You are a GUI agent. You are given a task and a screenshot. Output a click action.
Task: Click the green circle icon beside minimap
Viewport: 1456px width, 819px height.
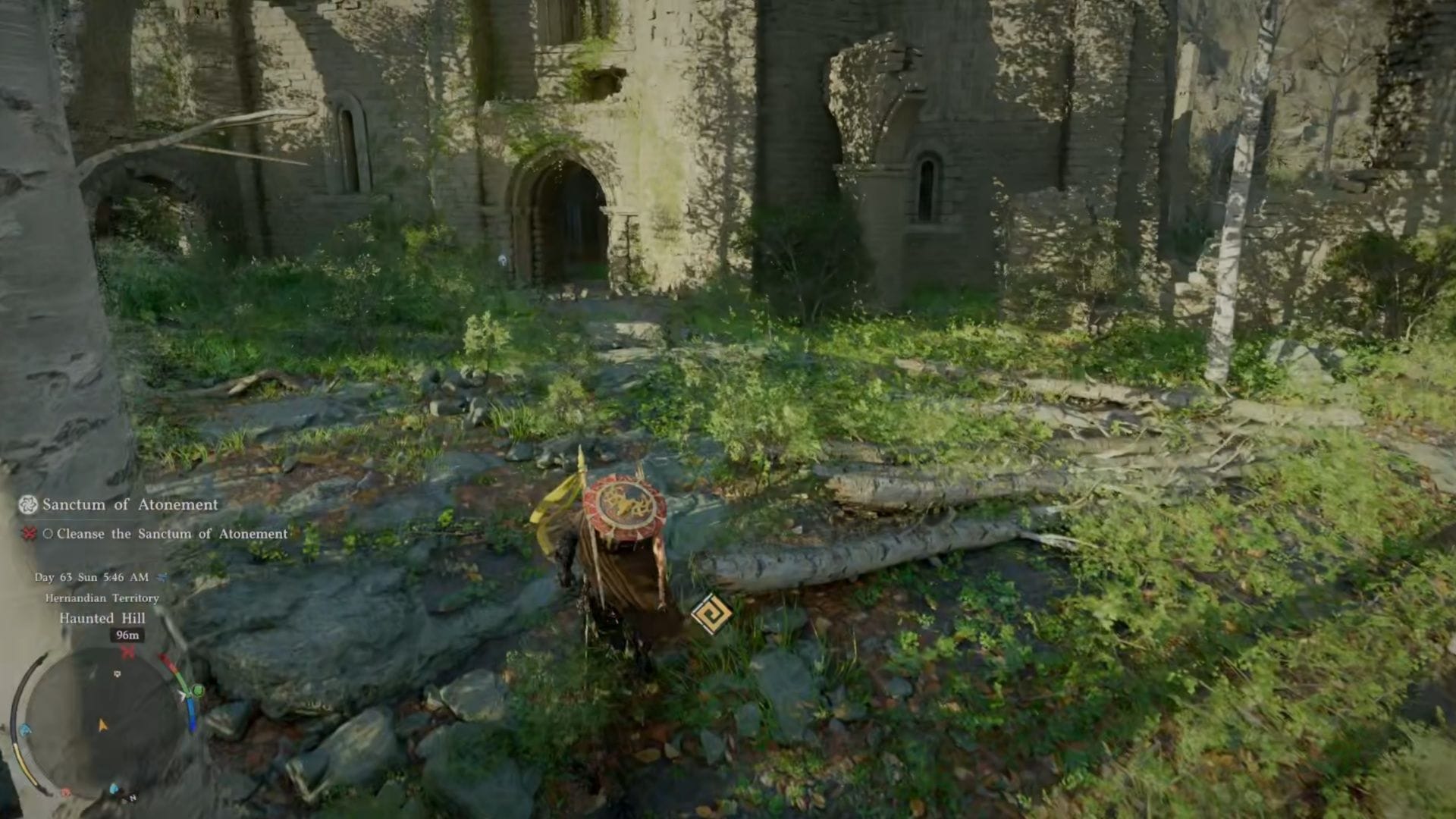click(198, 690)
